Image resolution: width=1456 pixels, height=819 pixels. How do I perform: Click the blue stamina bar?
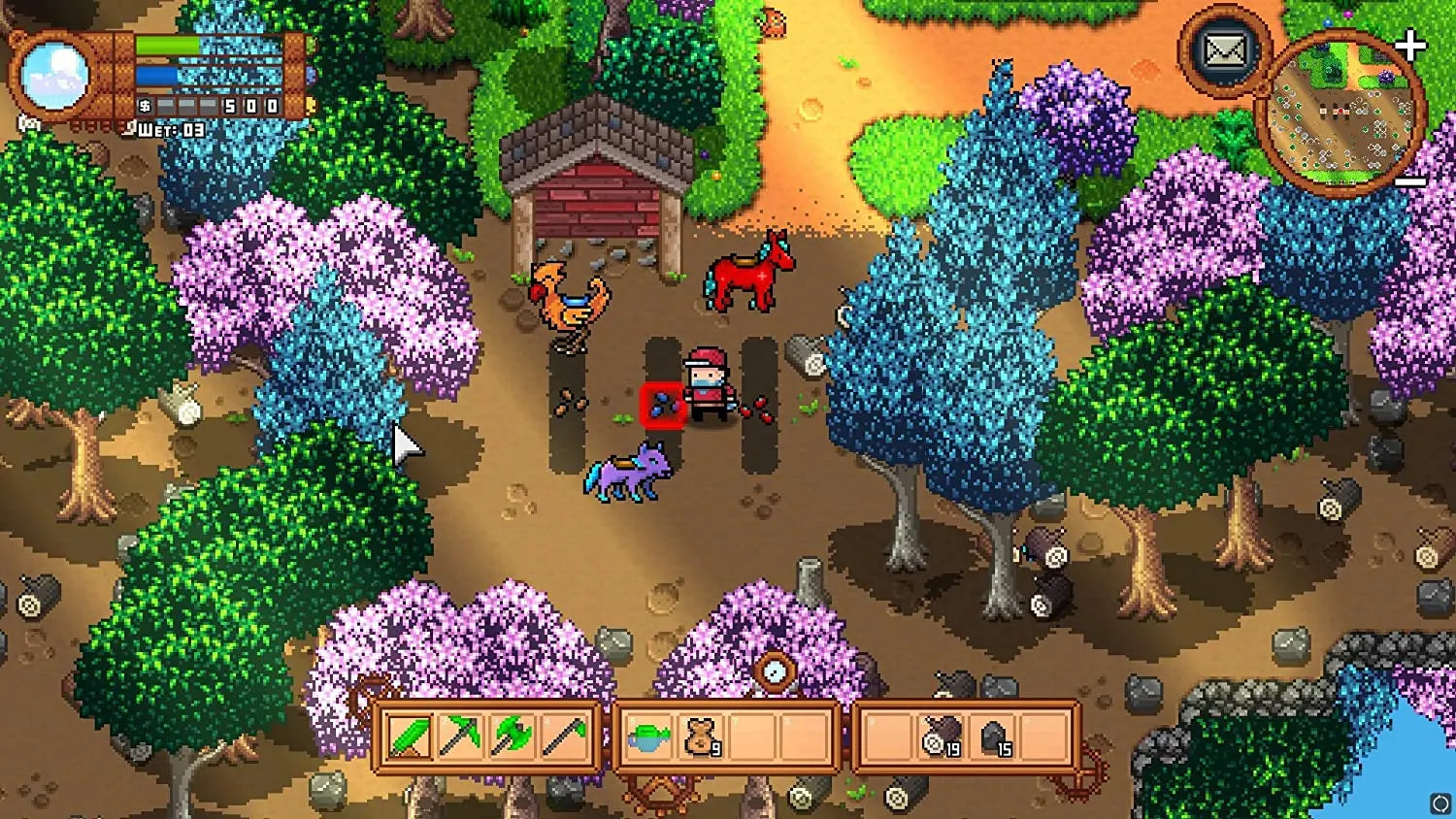click(x=155, y=74)
